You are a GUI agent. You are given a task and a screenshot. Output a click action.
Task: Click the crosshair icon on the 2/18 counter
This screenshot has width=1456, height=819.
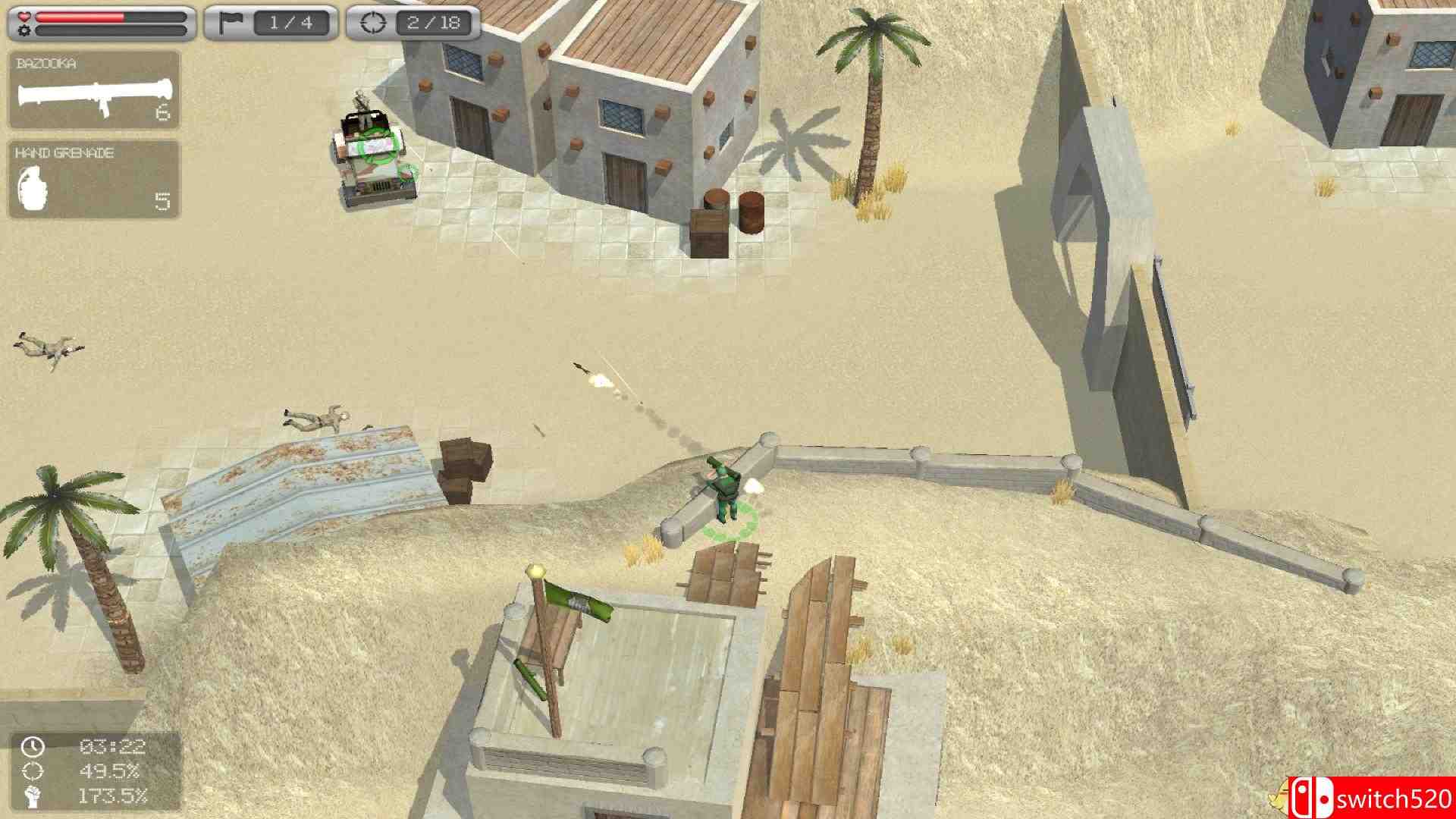tap(375, 23)
